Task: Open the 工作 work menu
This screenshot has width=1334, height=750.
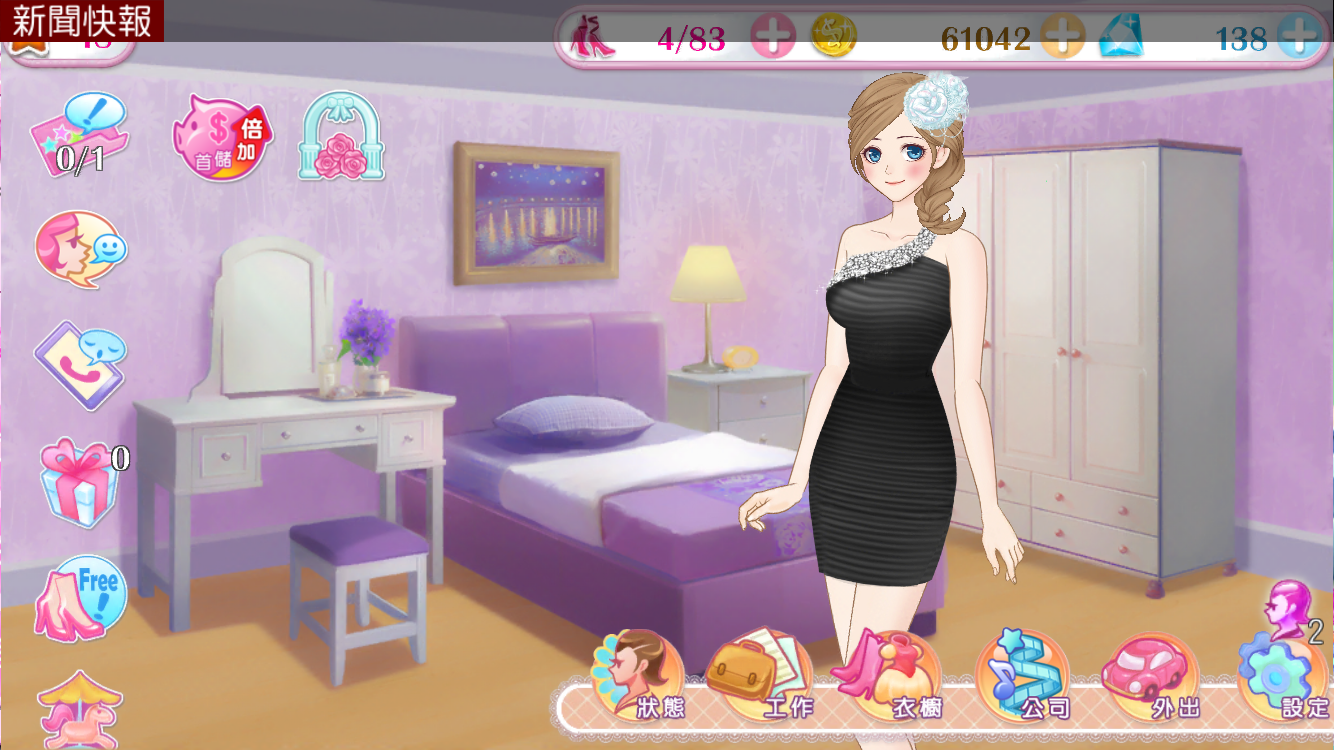Action: coord(762,676)
